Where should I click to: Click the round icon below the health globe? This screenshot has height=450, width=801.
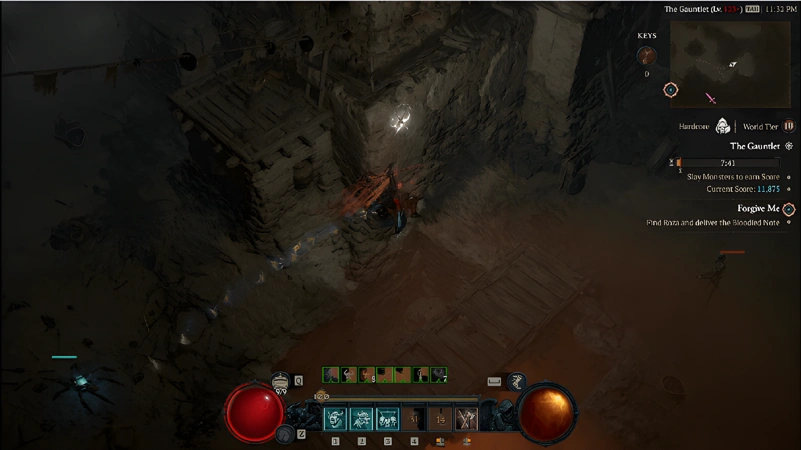tap(285, 433)
